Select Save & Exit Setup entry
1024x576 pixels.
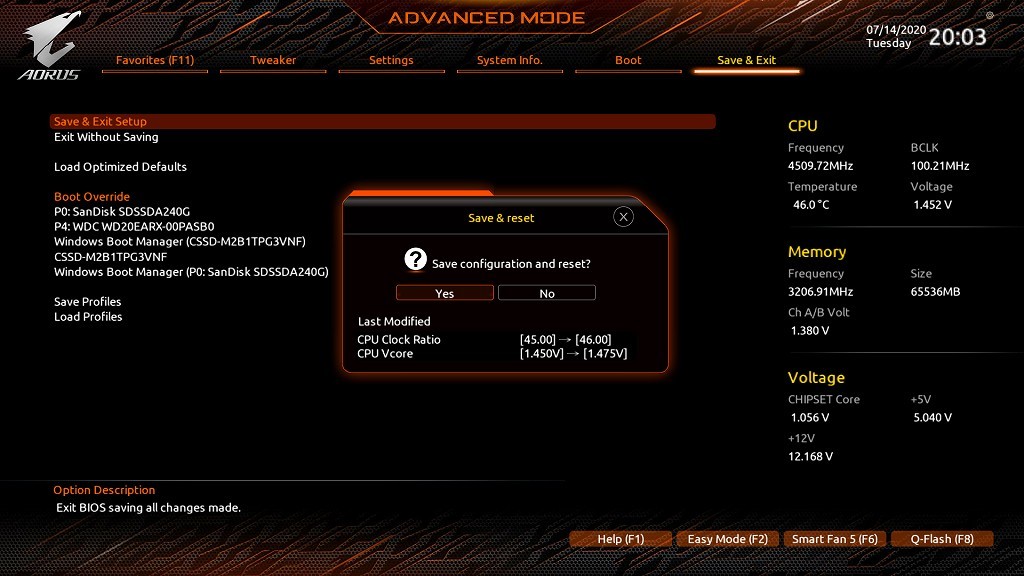point(101,122)
